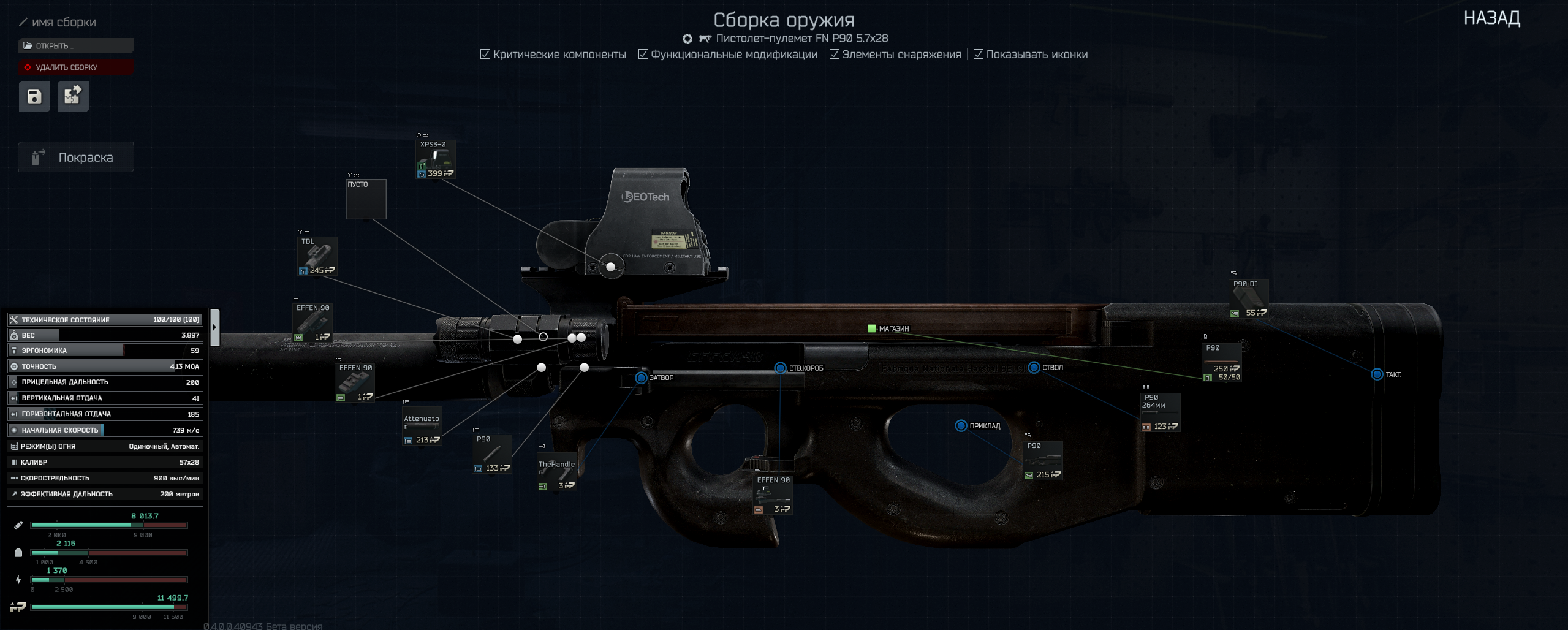Select the P90 DI buttpad slot

[1248, 298]
